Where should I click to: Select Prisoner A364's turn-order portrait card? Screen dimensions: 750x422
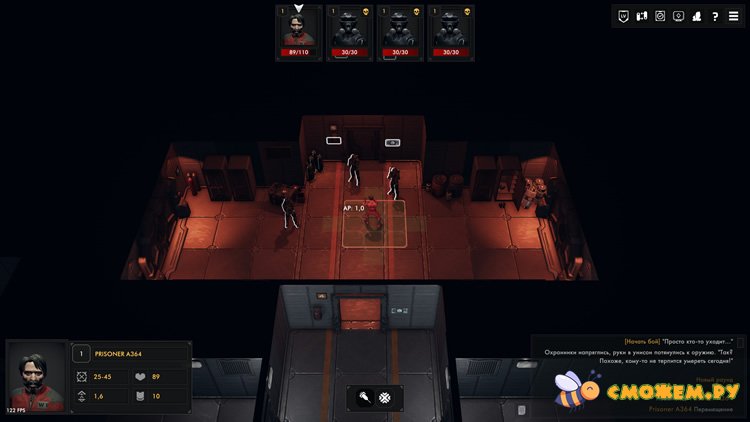point(299,33)
